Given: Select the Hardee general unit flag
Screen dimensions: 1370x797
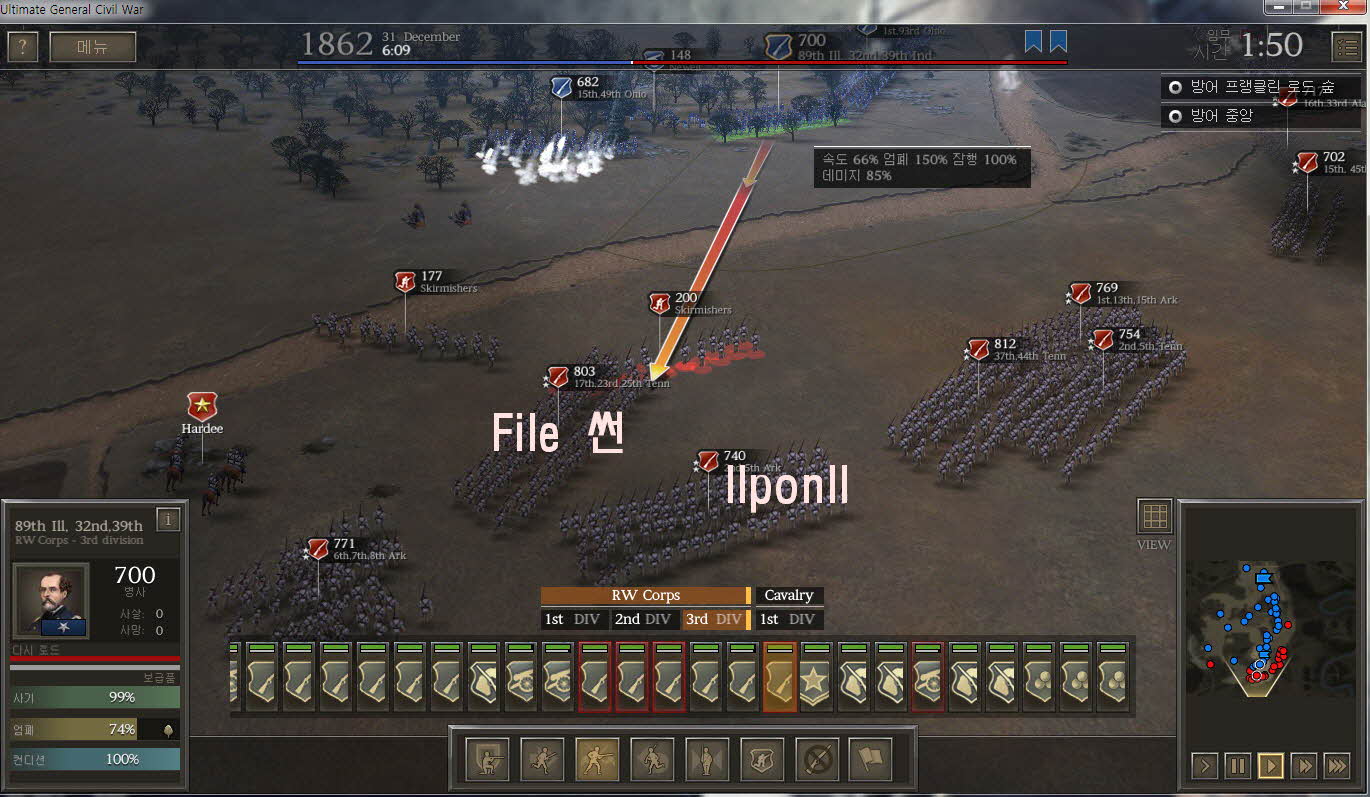Looking at the screenshot, I should point(202,406).
